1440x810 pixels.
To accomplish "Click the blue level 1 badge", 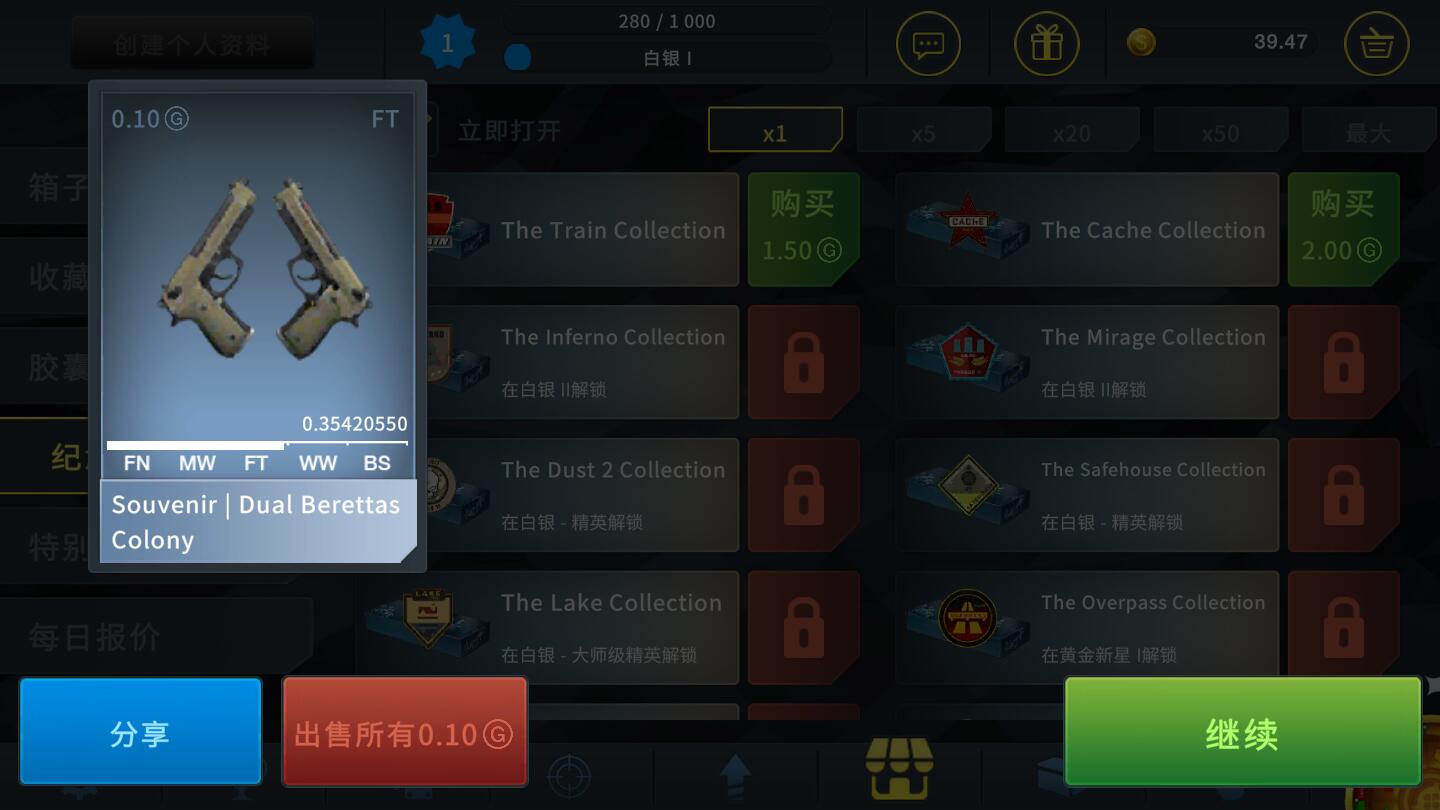I will pyautogui.click(x=446, y=42).
